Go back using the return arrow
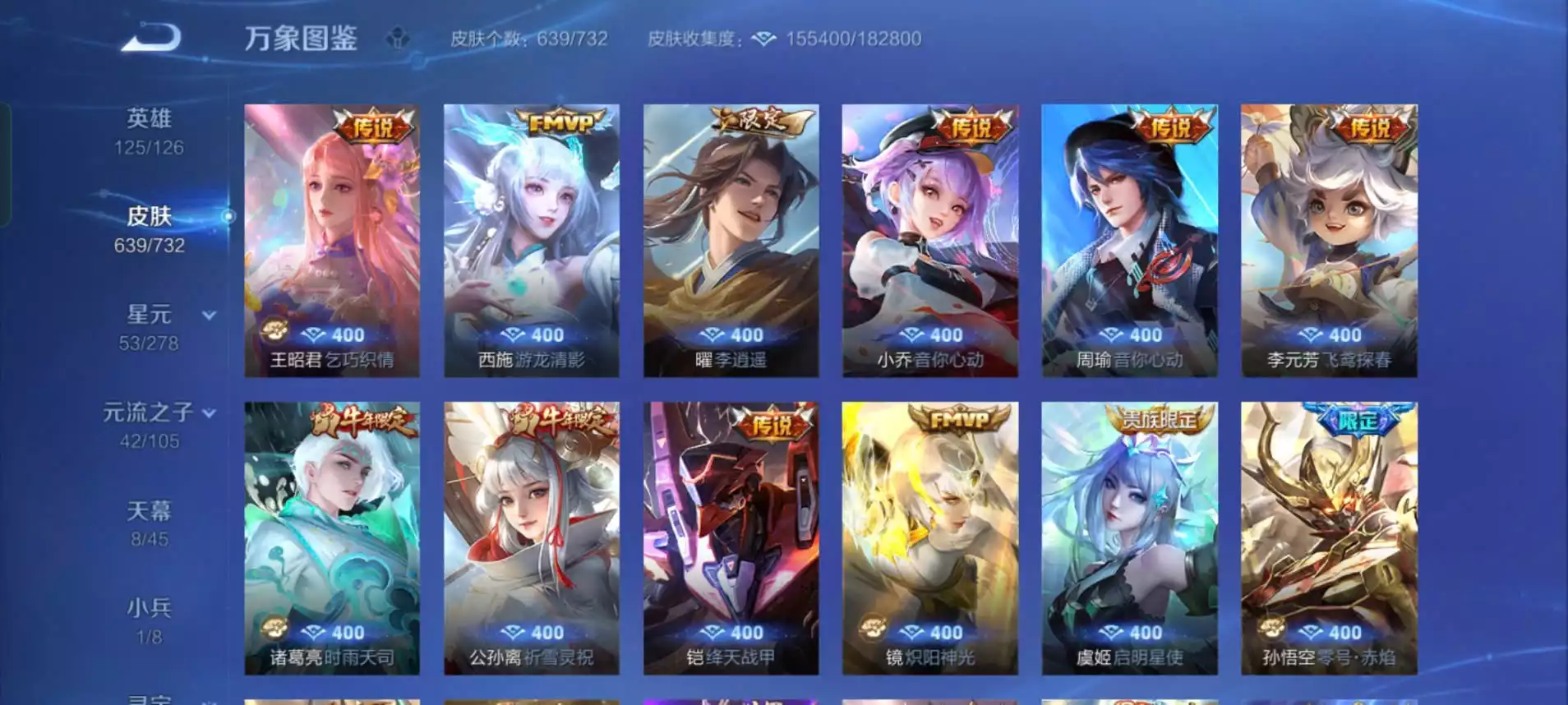This screenshot has width=1568, height=705. pyautogui.click(x=151, y=39)
